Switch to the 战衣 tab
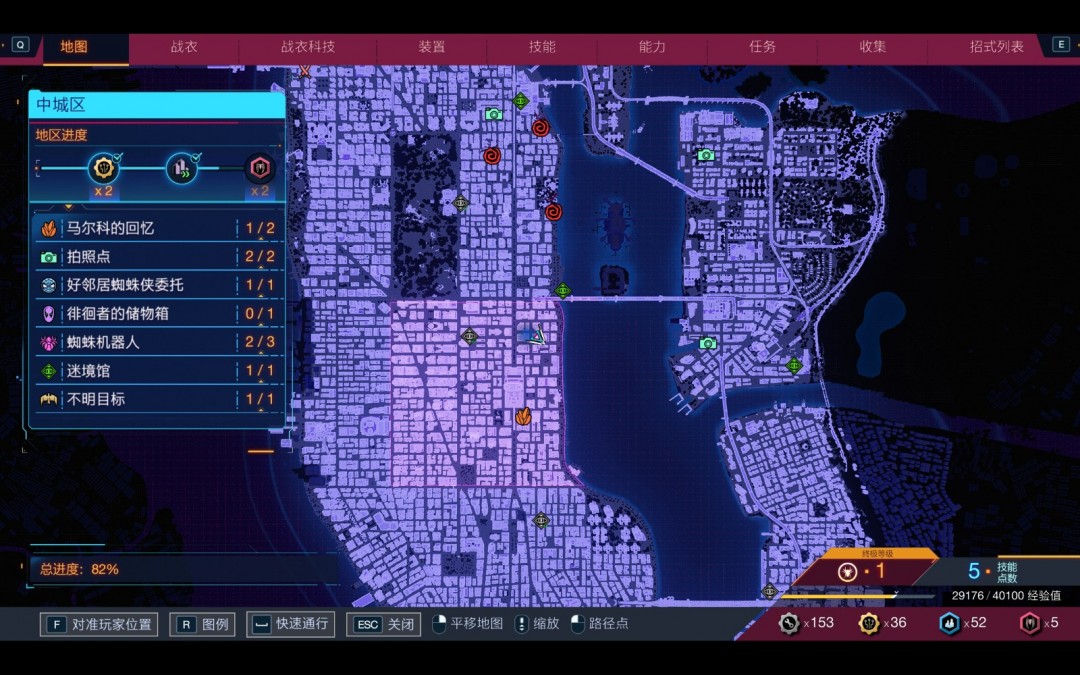The width and height of the screenshot is (1080, 675). pyautogui.click(x=184, y=47)
